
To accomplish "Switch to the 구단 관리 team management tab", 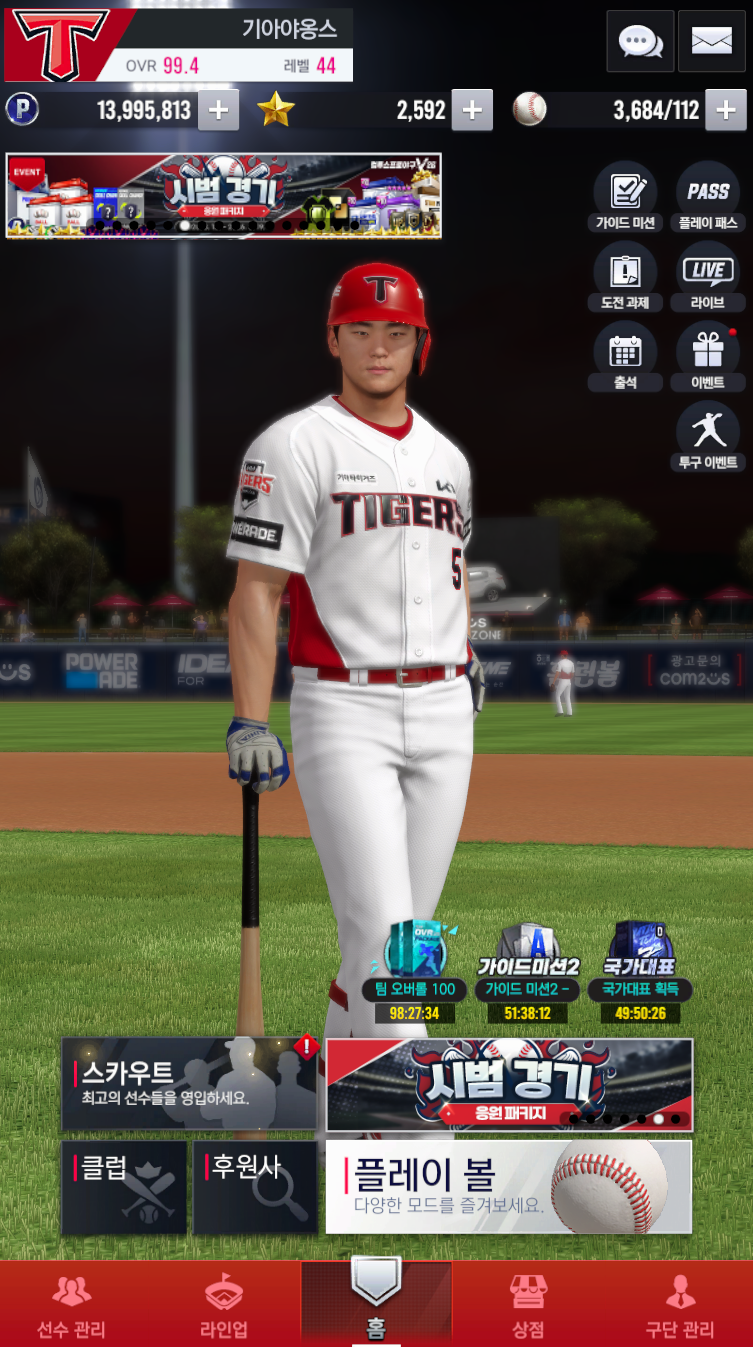I will (x=680, y=1305).
